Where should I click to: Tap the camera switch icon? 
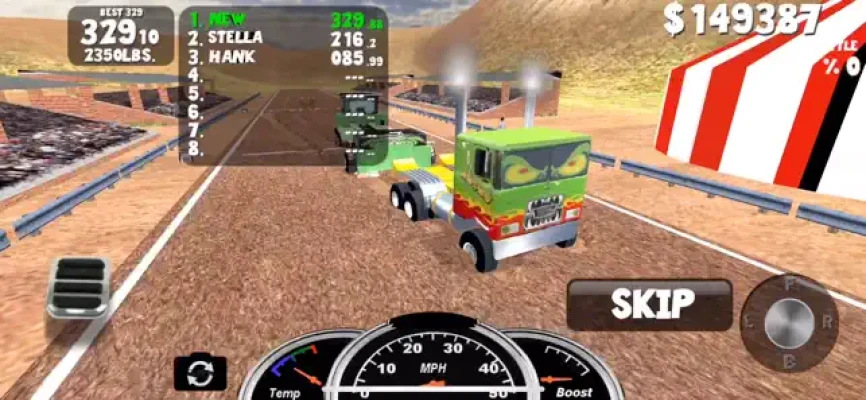tap(200, 373)
